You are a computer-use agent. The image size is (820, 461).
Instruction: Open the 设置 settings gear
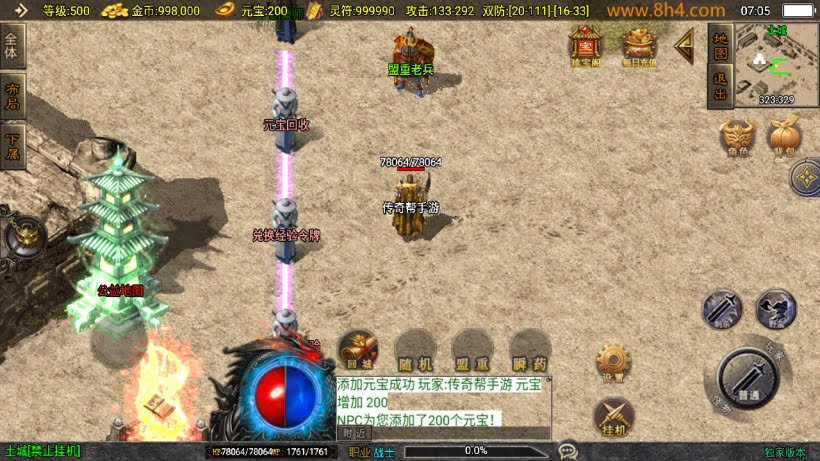(x=613, y=362)
